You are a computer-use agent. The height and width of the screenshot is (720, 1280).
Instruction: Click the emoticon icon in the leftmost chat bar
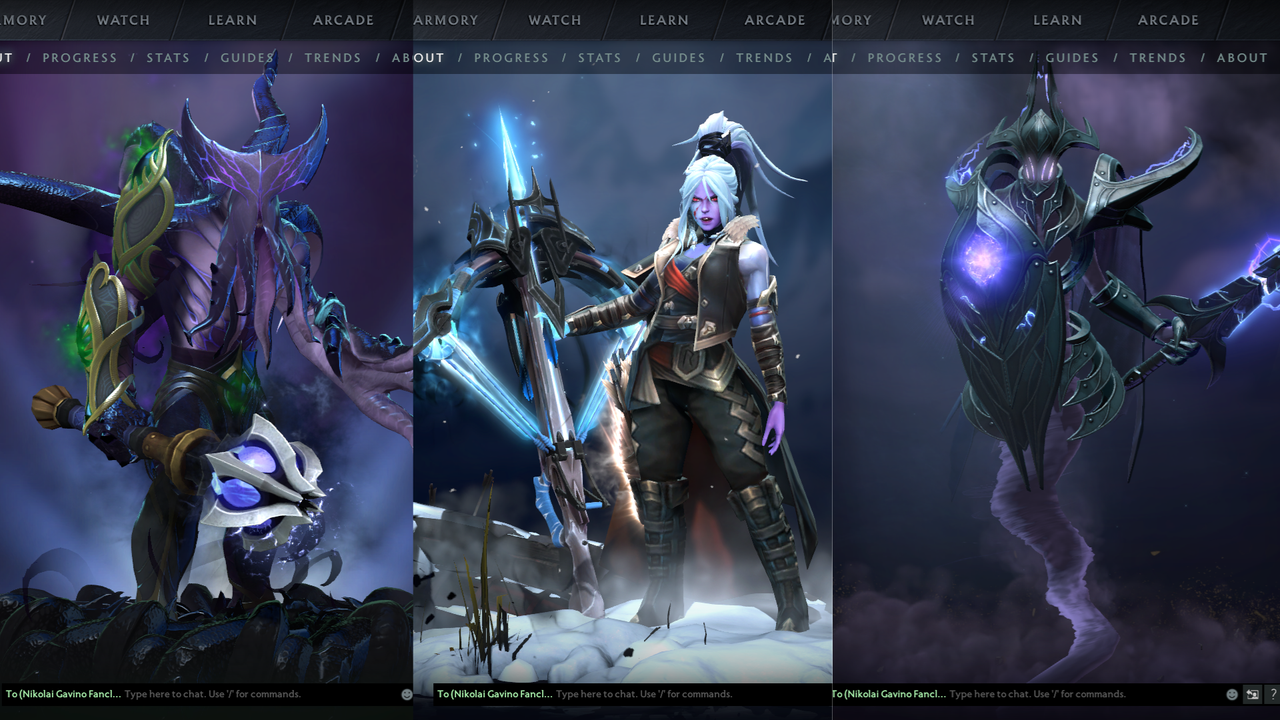[405, 693]
